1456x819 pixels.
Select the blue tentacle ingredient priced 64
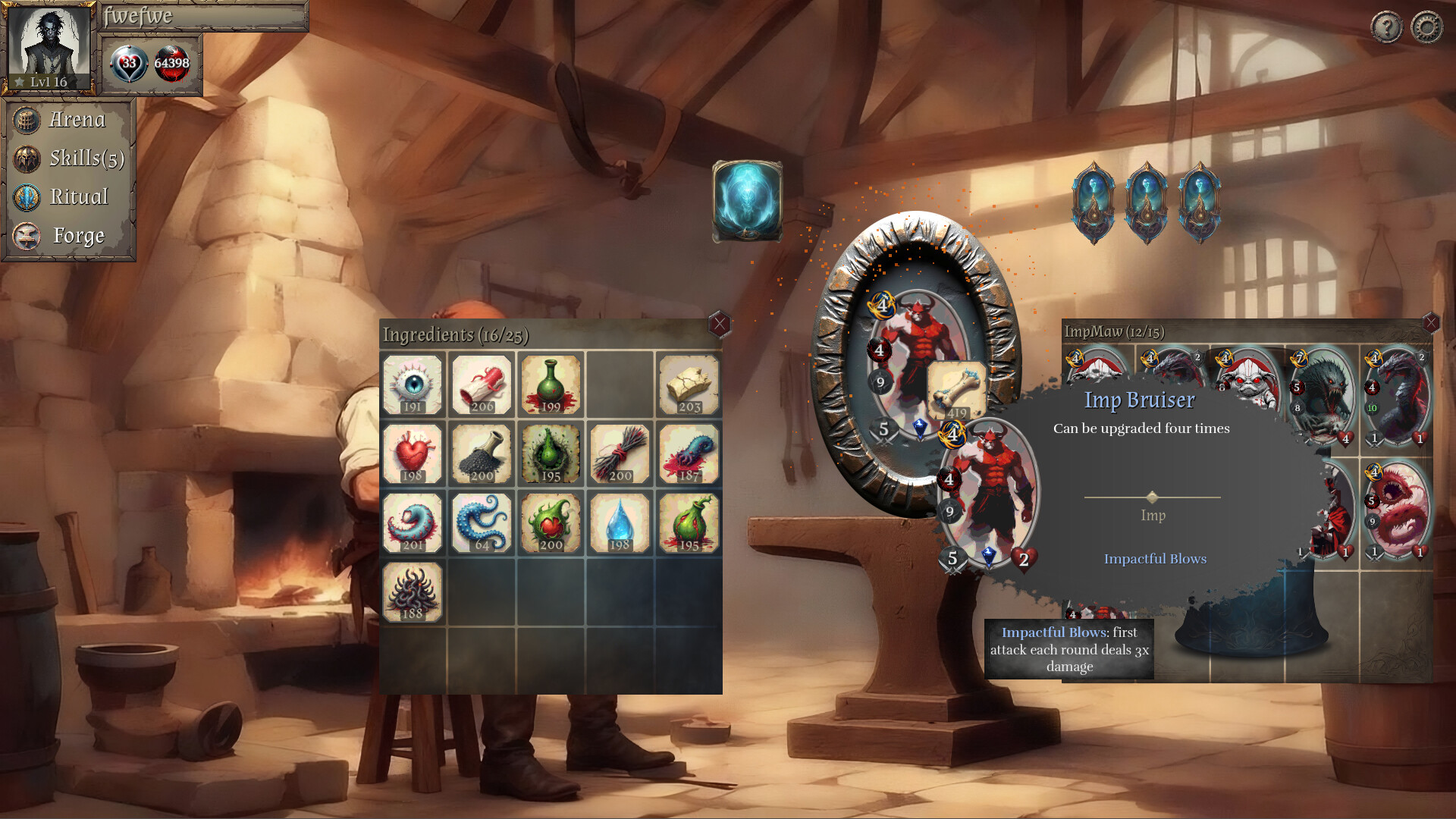[481, 522]
